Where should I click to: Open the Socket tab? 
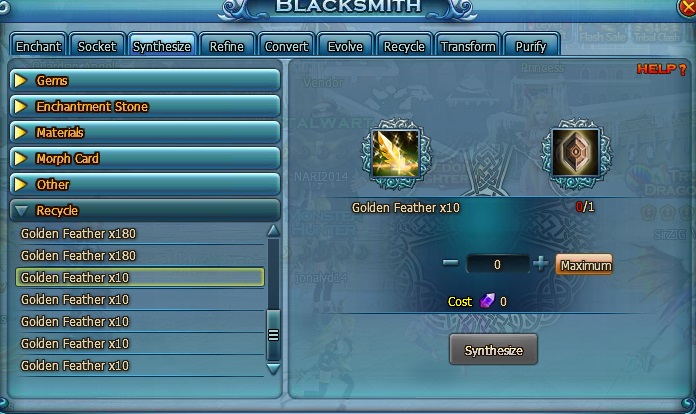(98, 46)
